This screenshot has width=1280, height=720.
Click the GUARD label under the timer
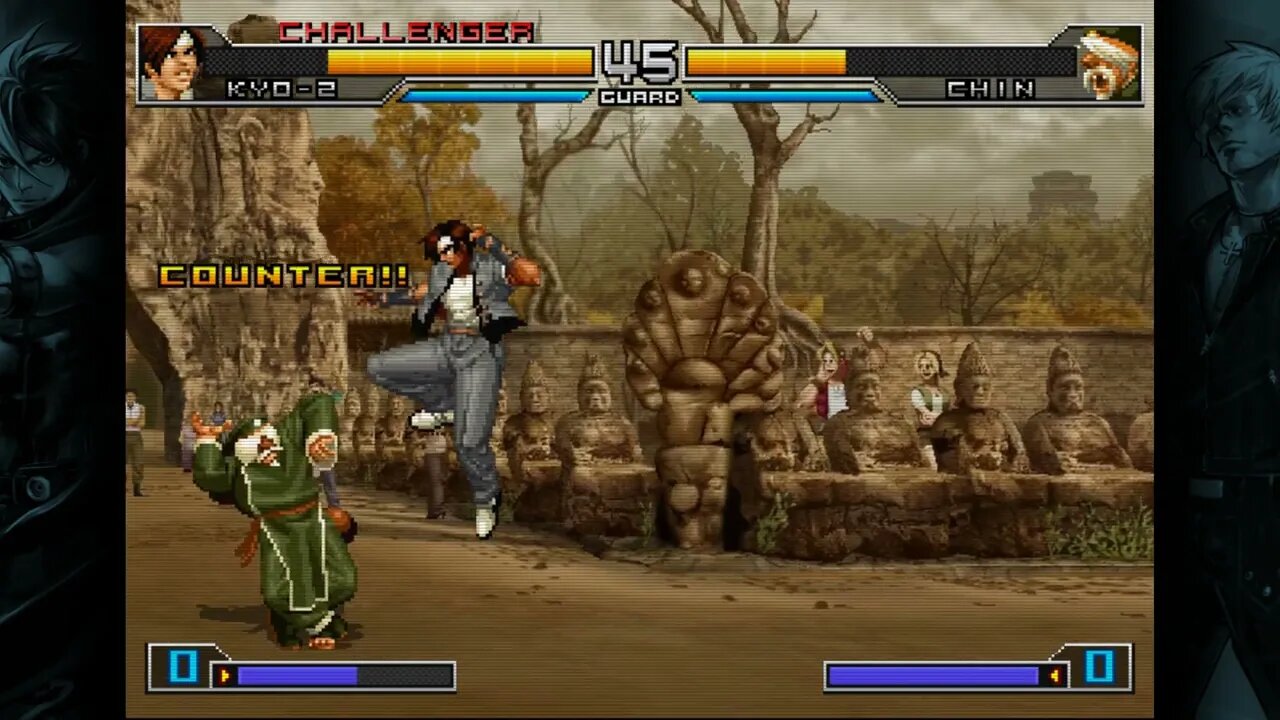[x=642, y=96]
